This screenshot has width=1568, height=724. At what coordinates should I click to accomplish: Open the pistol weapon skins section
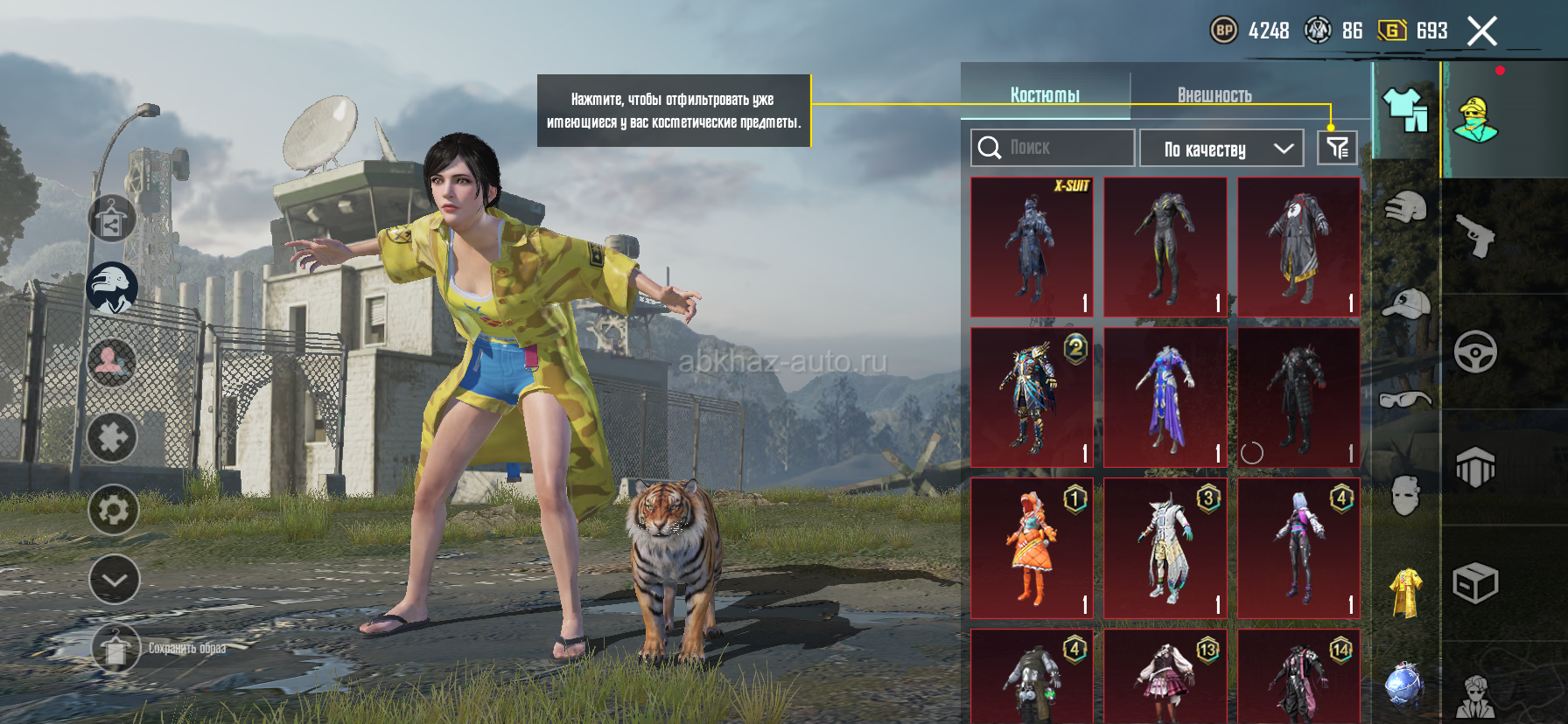1476,234
